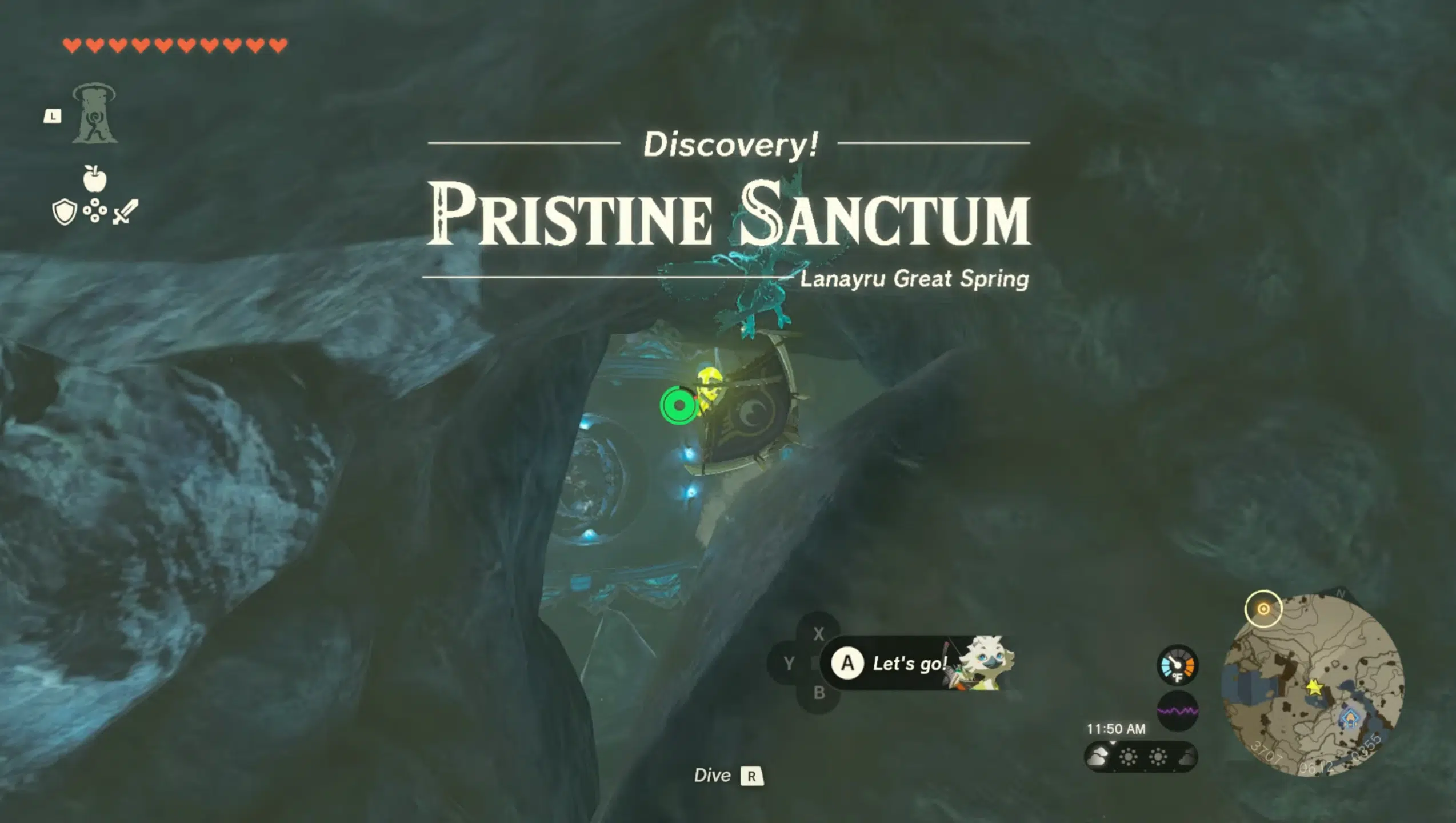Click the apple food icon
The image size is (1456, 823).
pyautogui.click(x=95, y=178)
